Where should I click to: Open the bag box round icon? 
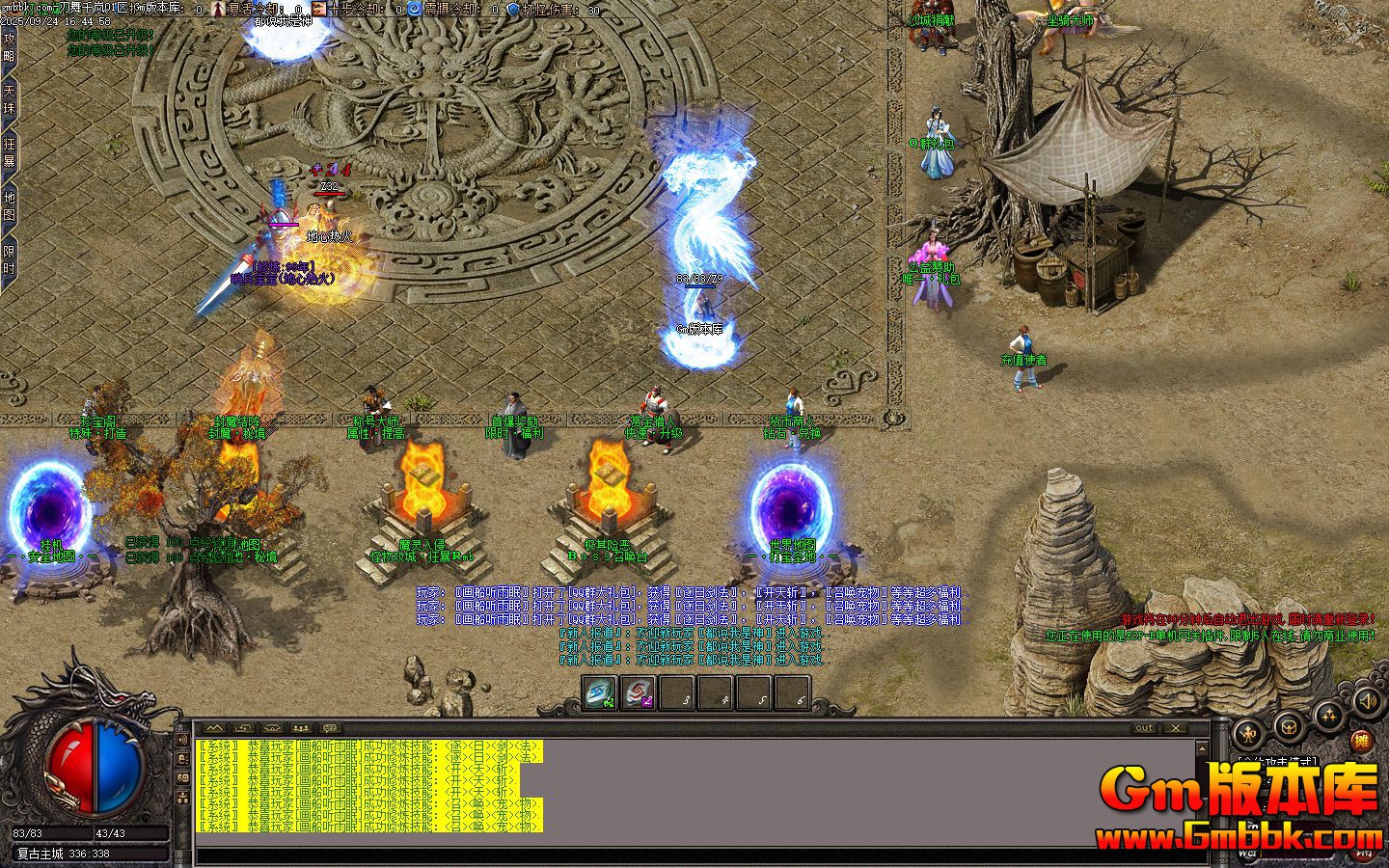click(x=1287, y=724)
